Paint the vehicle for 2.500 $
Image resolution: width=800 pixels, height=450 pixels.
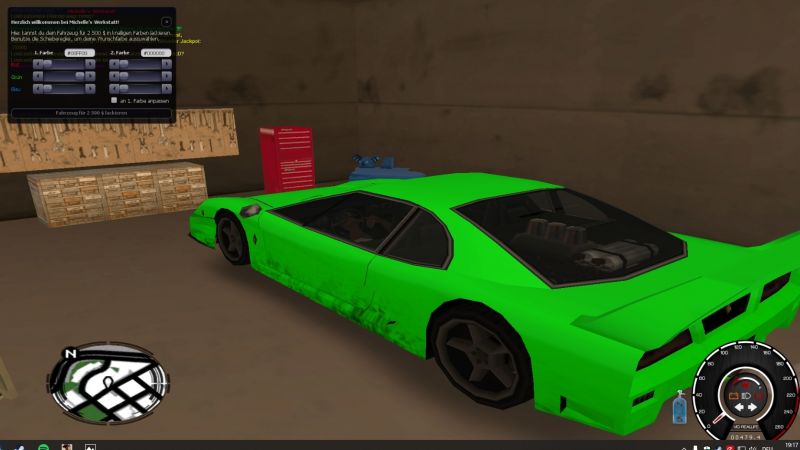tap(91, 114)
